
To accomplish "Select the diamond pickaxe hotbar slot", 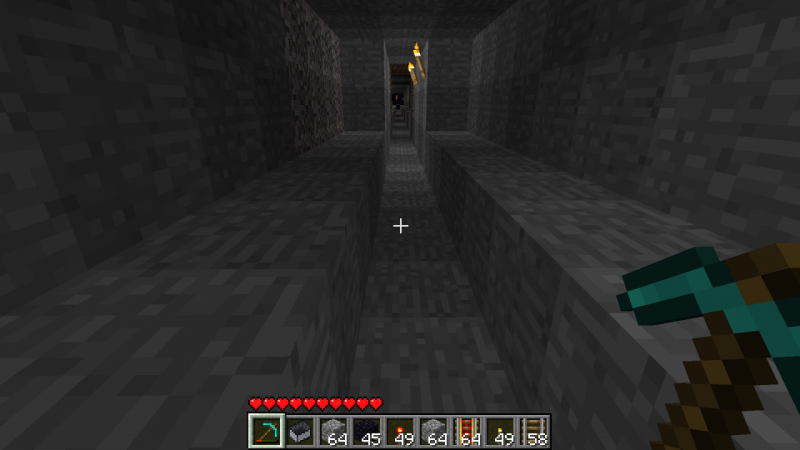I will click(x=266, y=431).
